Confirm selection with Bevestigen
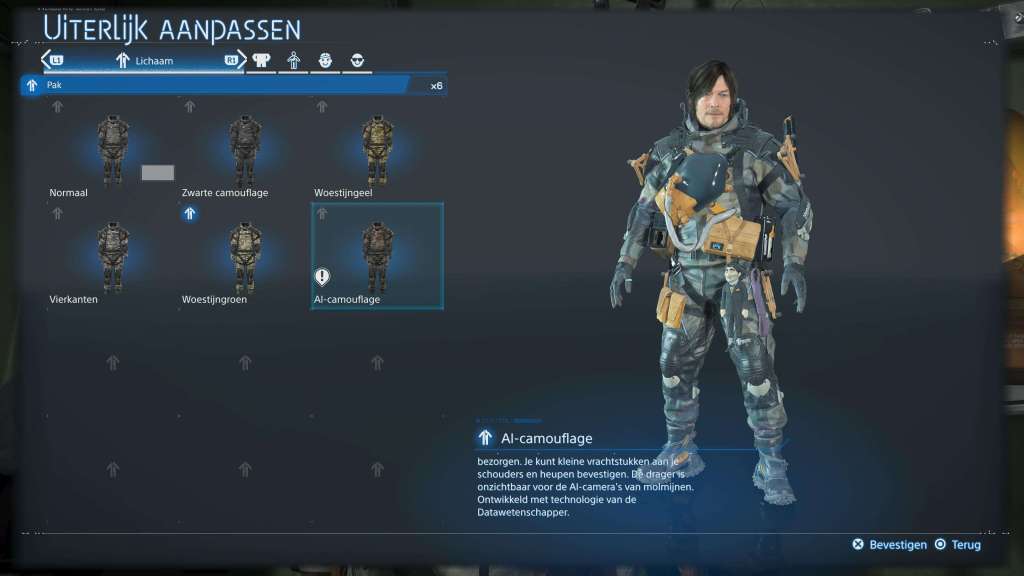 click(x=889, y=545)
